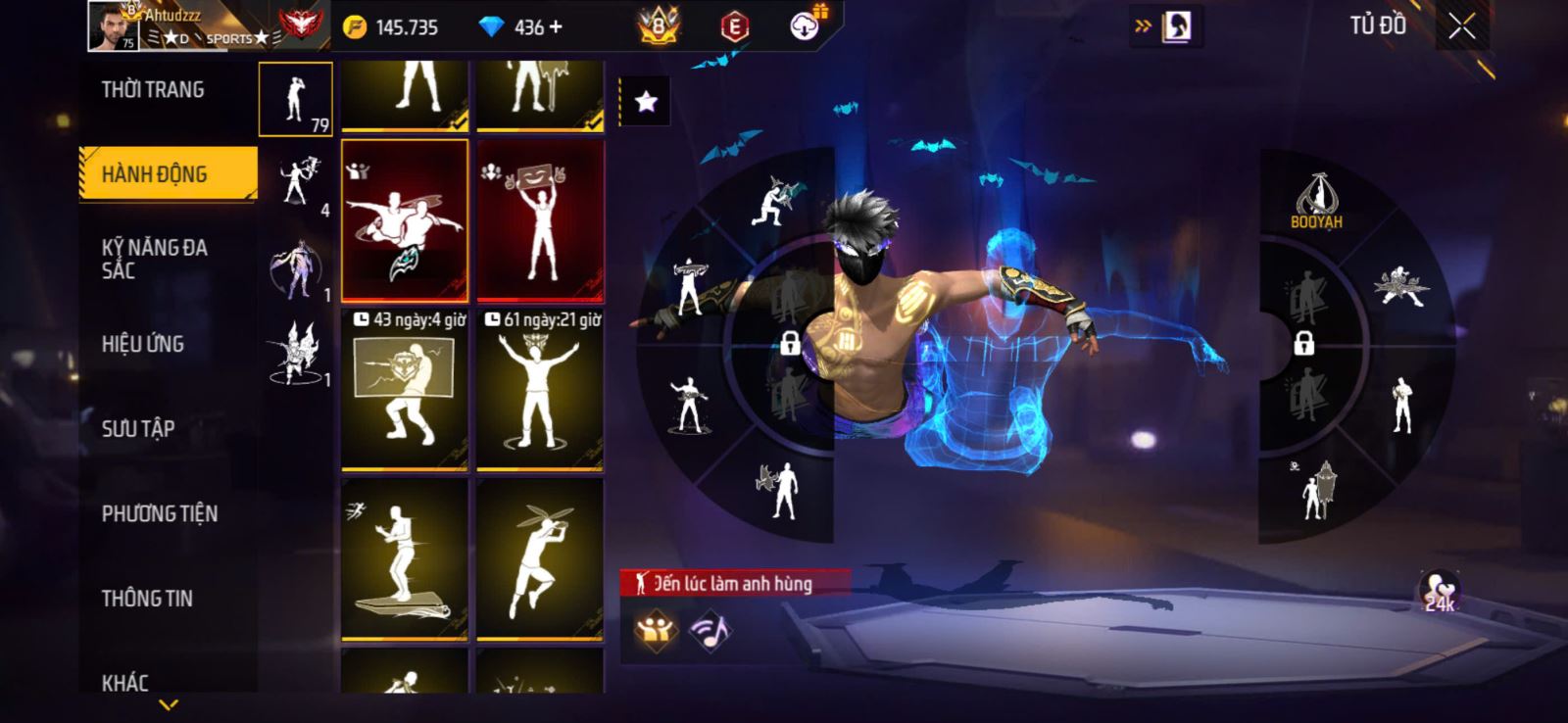The width and height of the screenshot is (1568, 723).
Task: Select the emote expiring in 43 days
Action: 405,390
